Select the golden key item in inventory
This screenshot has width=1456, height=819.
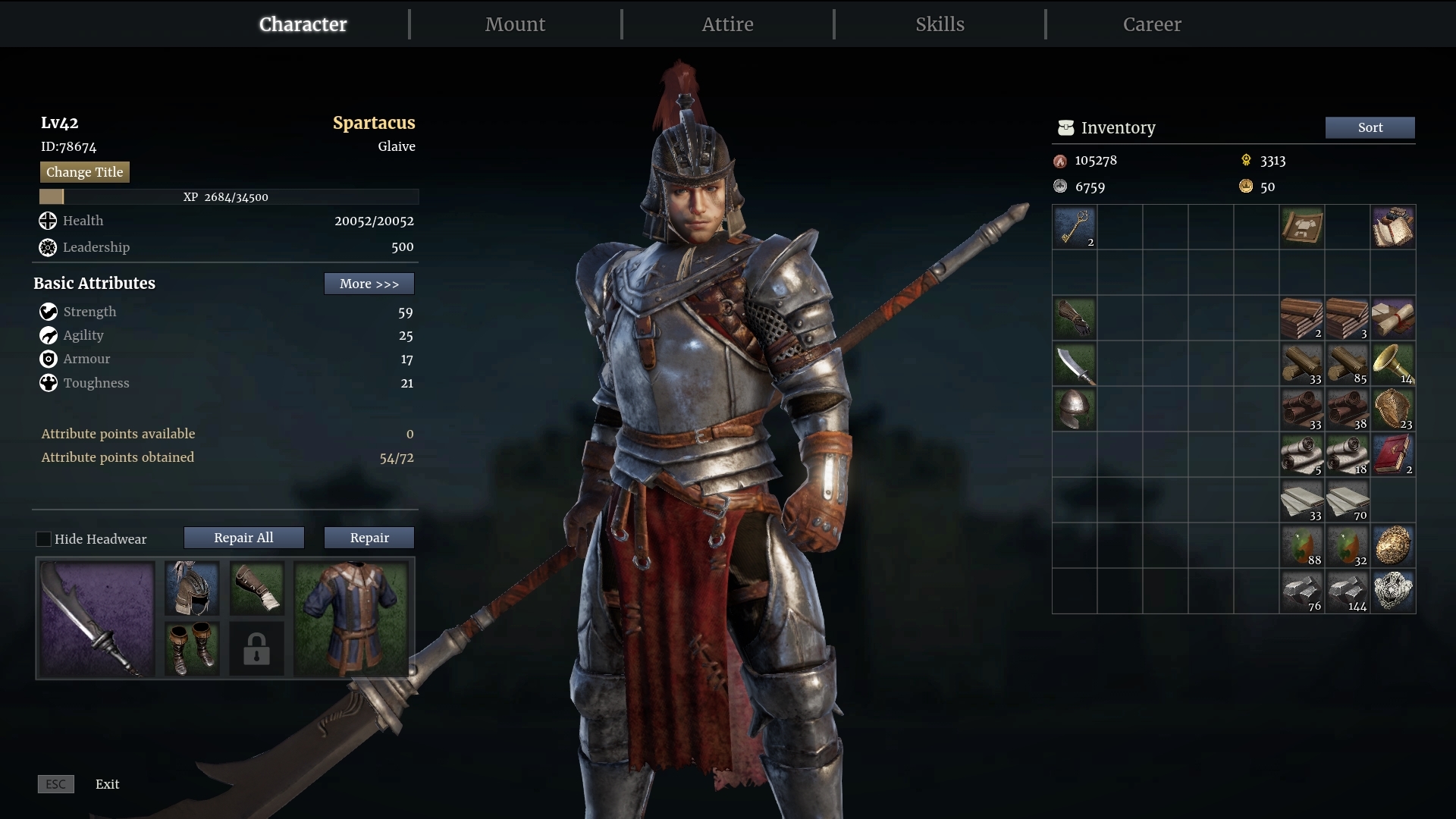click(x=1075, y=227)
